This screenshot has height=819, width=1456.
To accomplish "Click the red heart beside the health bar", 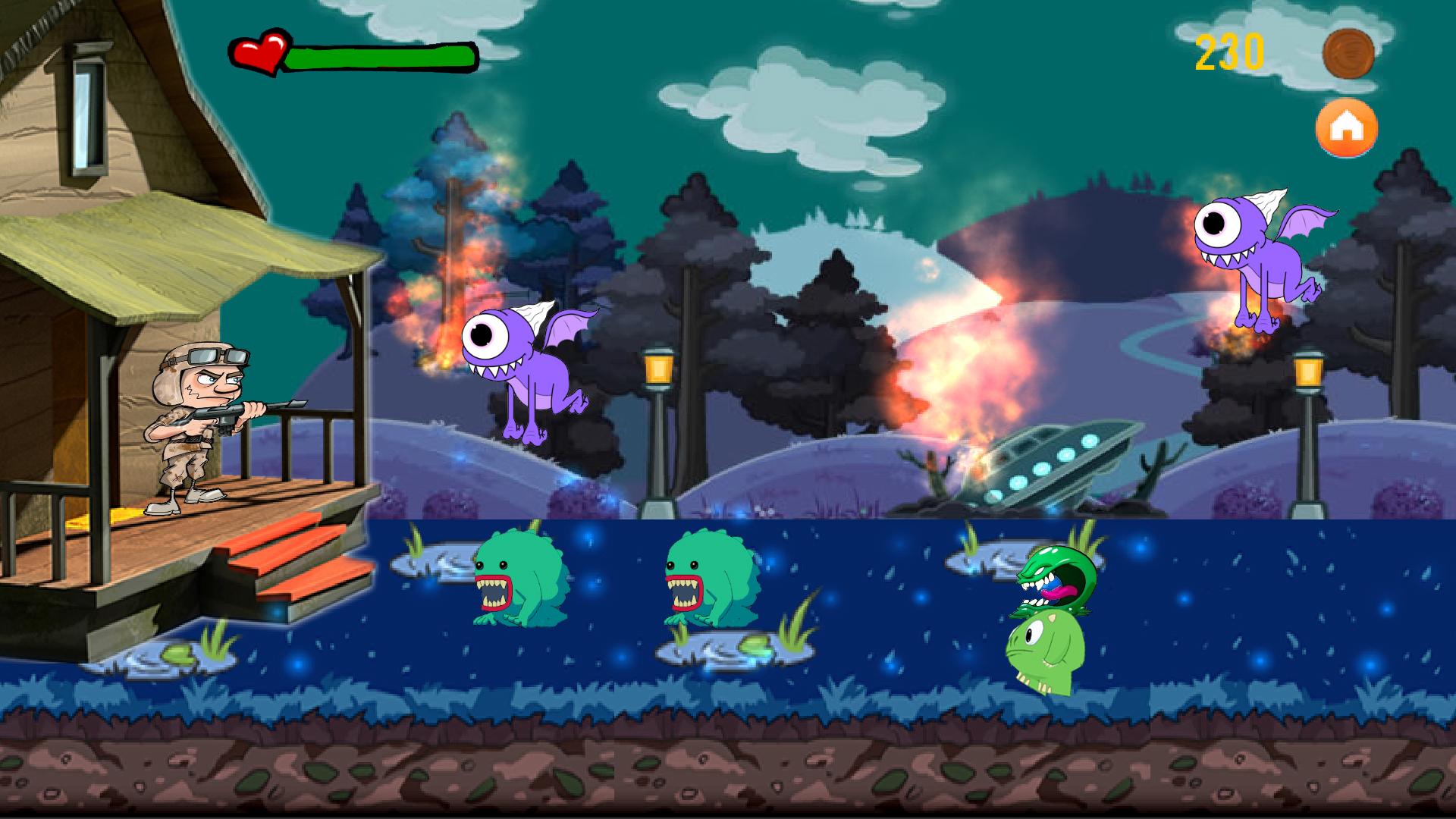I will (x=261, y=52).
